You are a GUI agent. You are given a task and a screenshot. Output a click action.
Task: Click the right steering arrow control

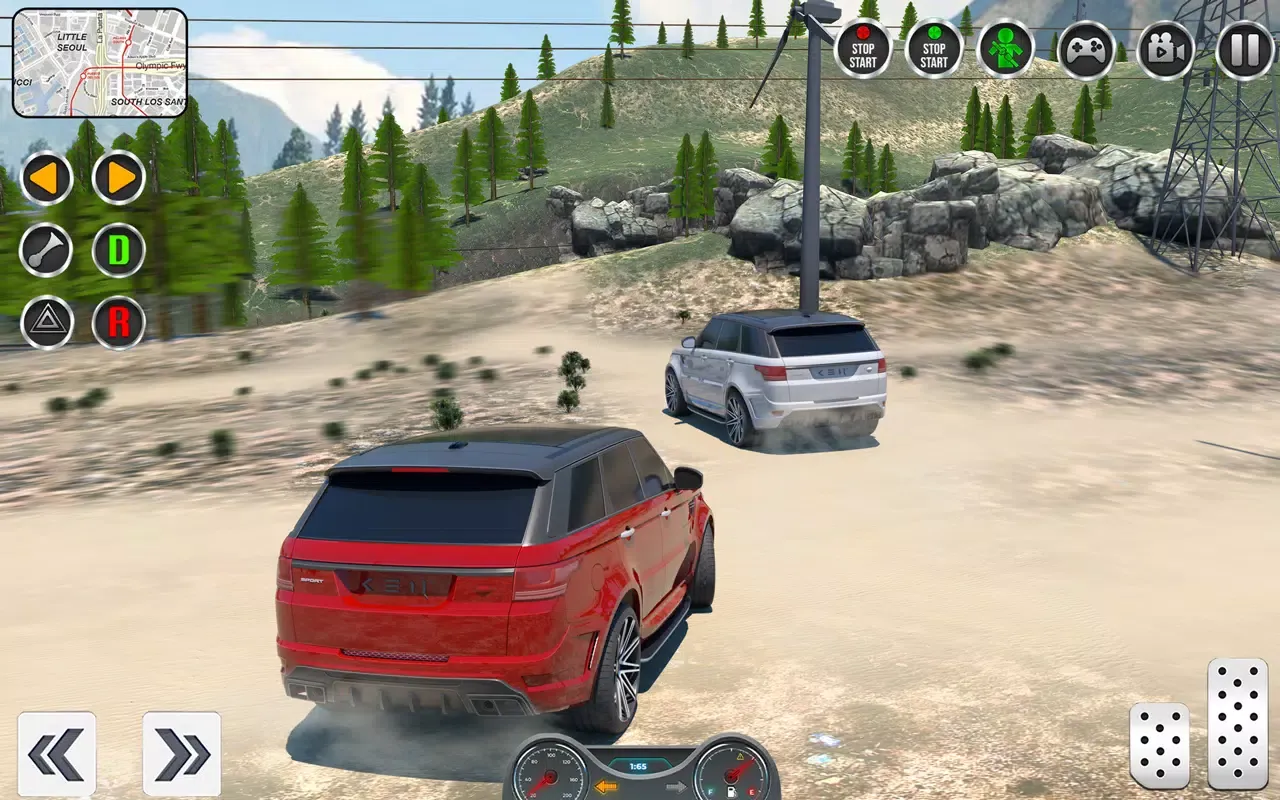(118, 179)
